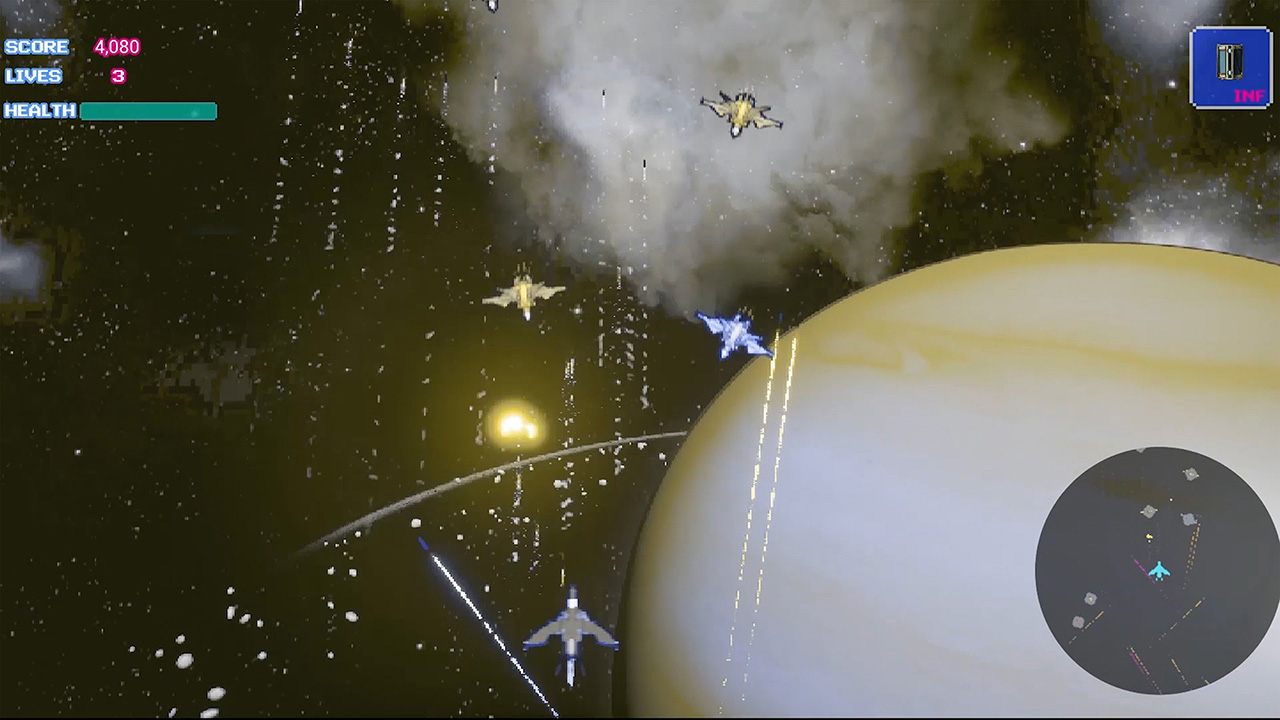The width and height of the screenshot is (1280, 720).
Task: Click the tan enemy fighter mid-screen
Action: click(x=527, y=295)
